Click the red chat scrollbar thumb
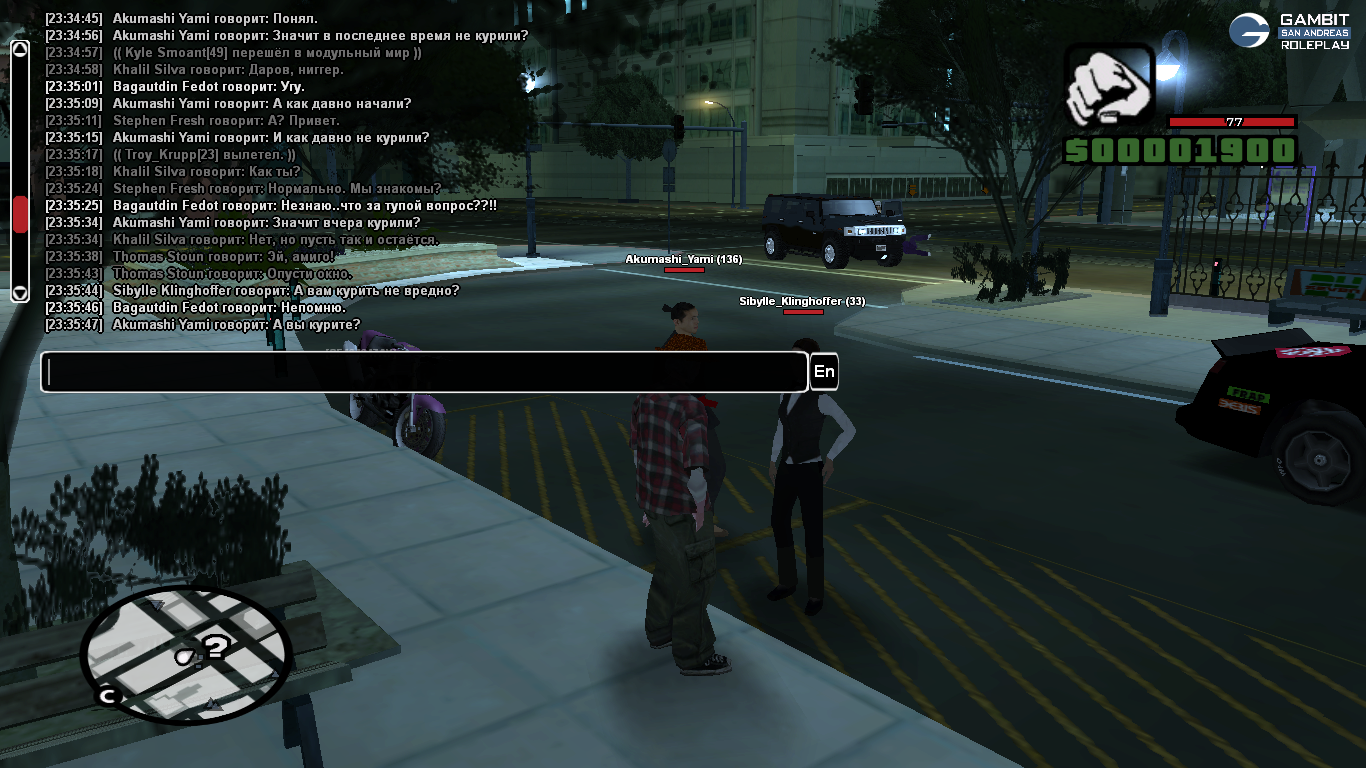 click(20, 214)
